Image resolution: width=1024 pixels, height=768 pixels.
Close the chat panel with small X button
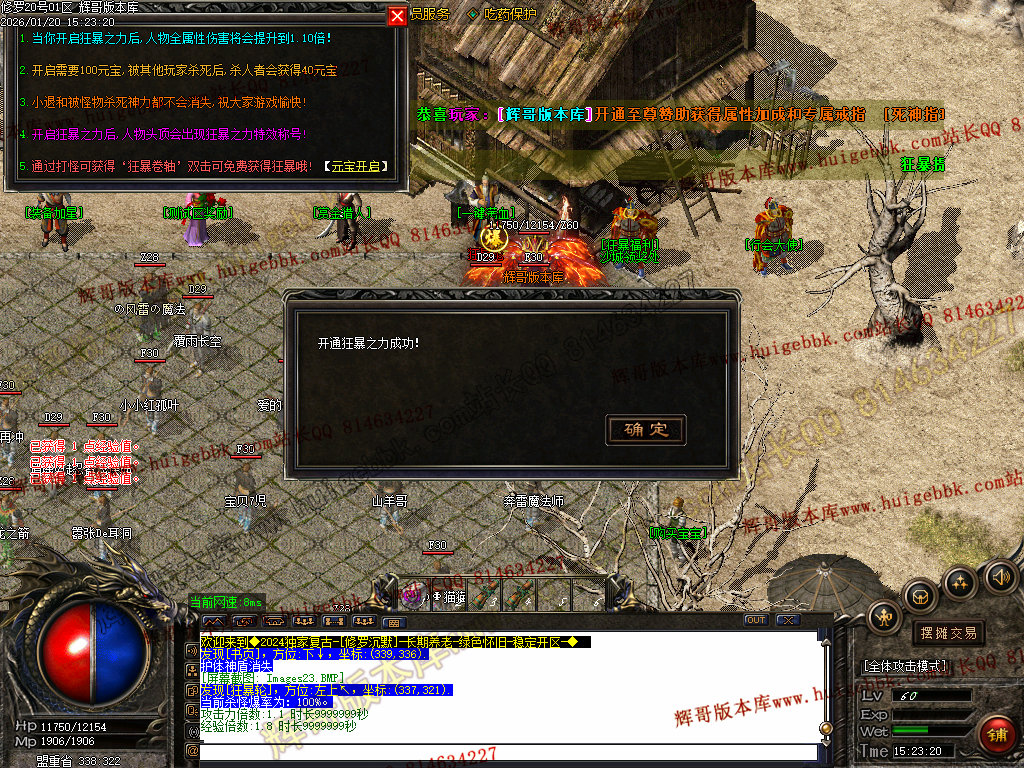point(788,620)
